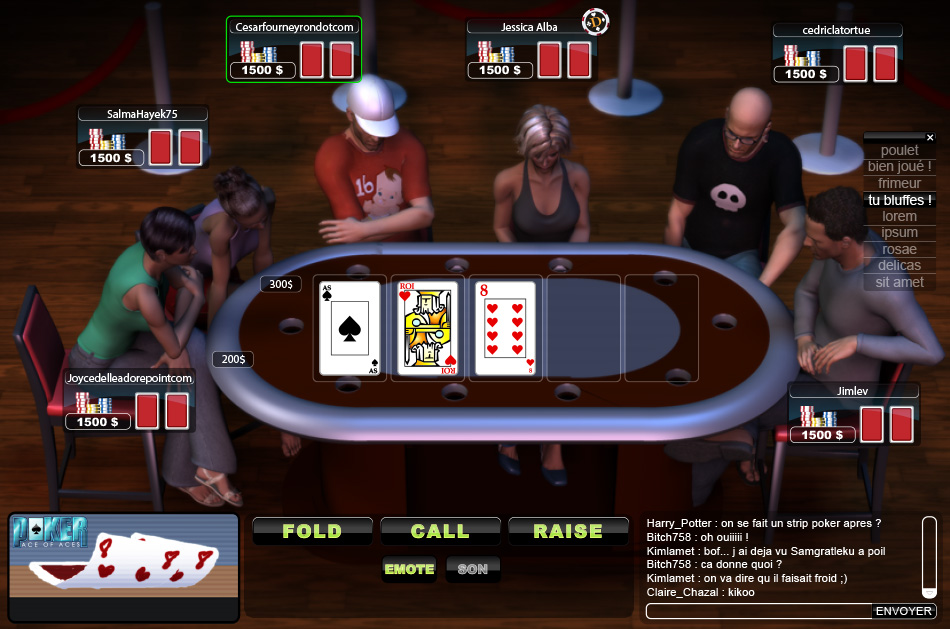This screenshot has width=950, height=629.
Task: Close the emote phrase list
Action: click(x=930, y=137)
